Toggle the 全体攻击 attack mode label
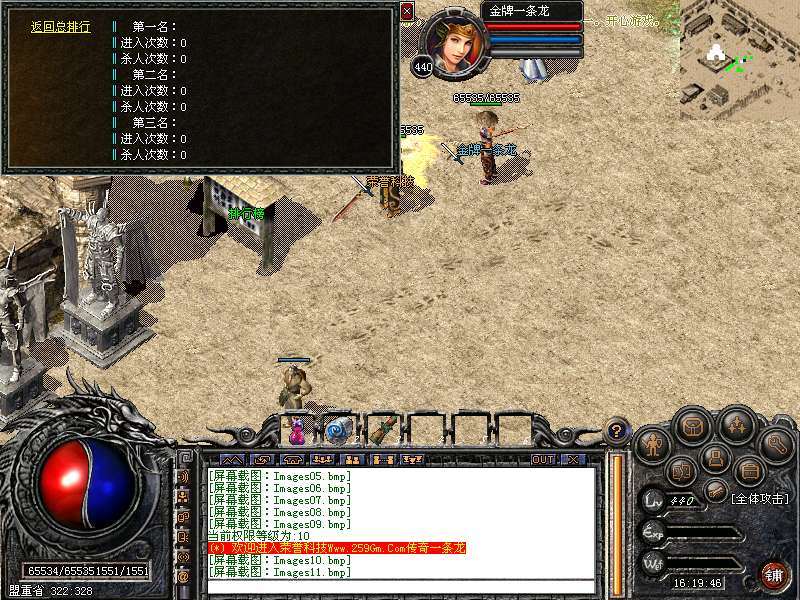Image resolution: width=800 pixels, height=600 pixels. coord(760,498)
